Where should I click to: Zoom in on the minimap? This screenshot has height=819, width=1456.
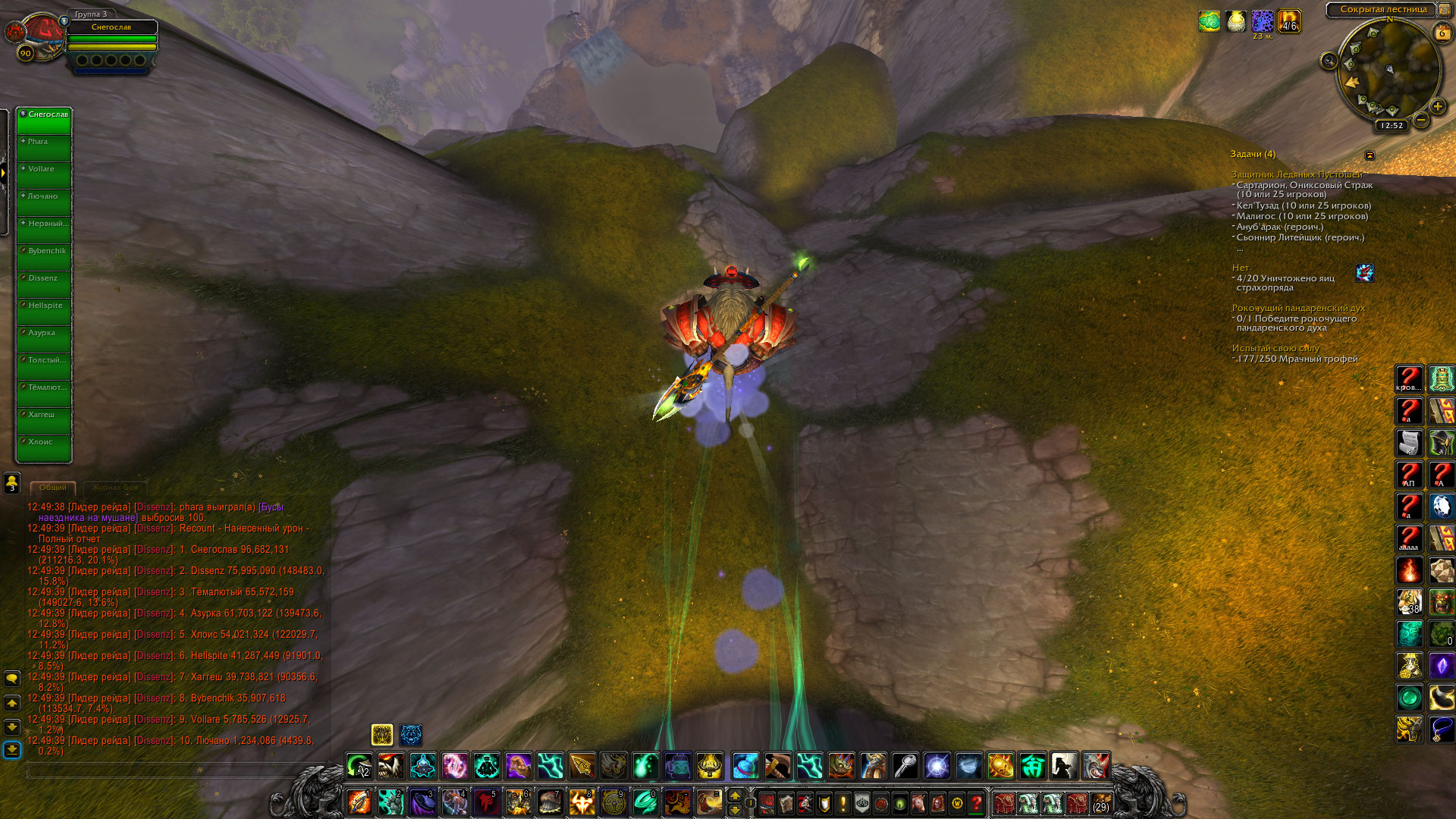click(x=1437, y=107)
